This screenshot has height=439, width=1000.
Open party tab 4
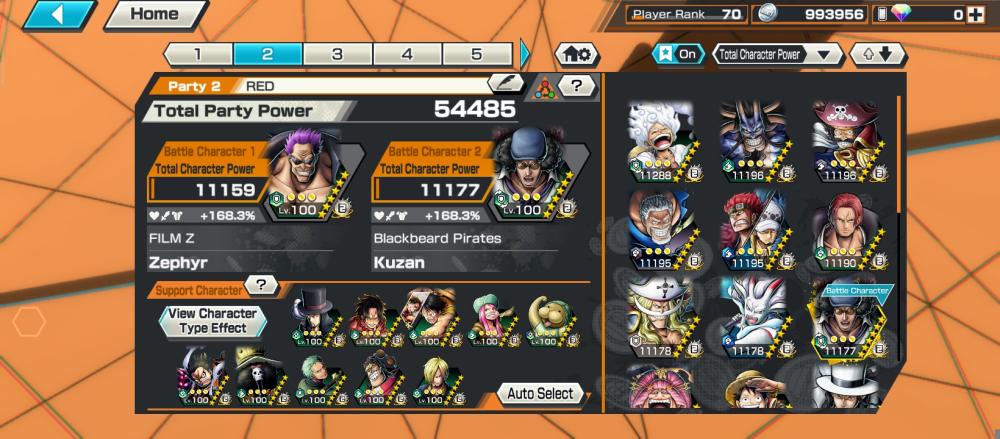point(407,54)
